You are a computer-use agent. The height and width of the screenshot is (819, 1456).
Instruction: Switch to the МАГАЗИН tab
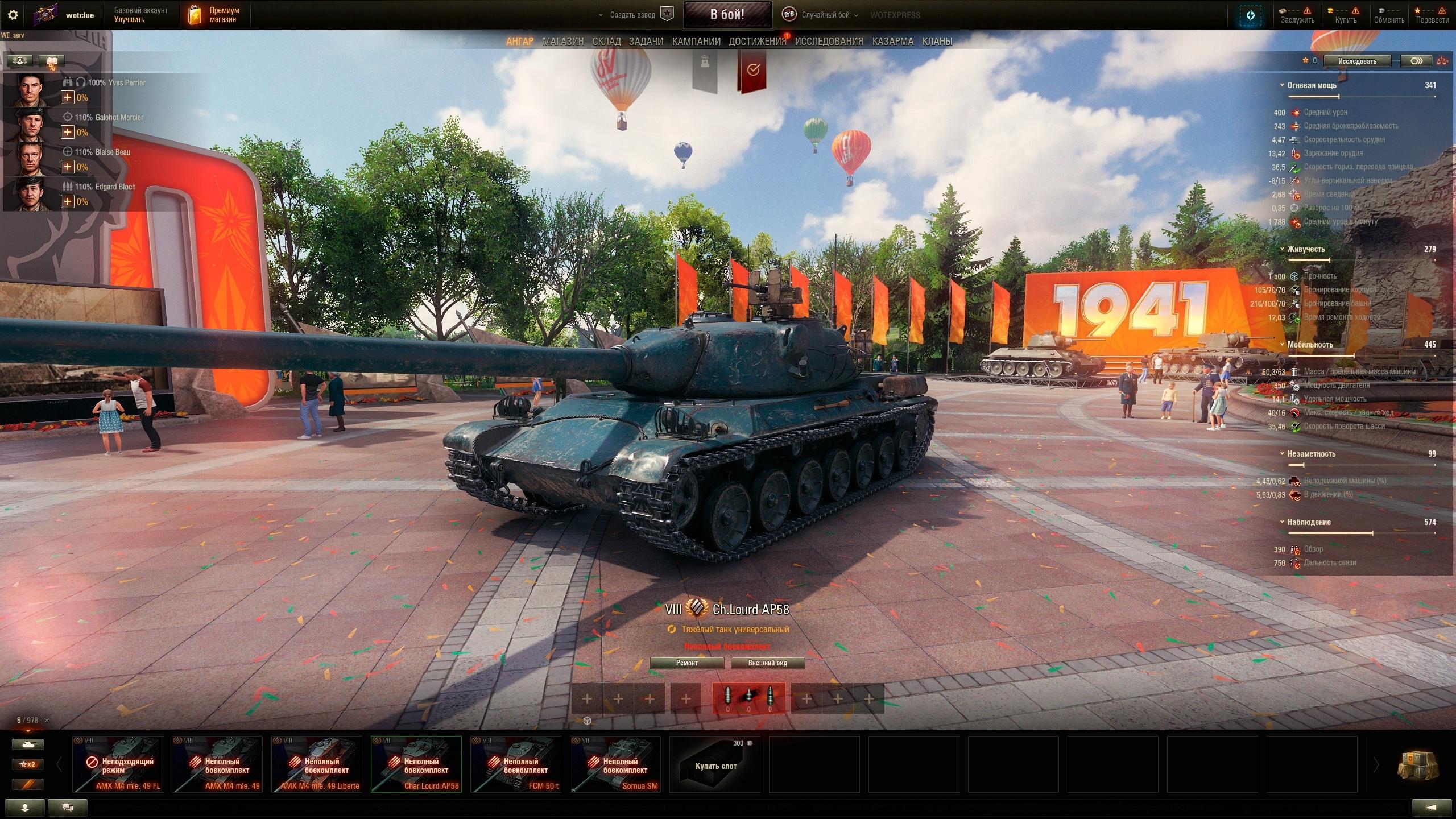(x=562, y=42)
